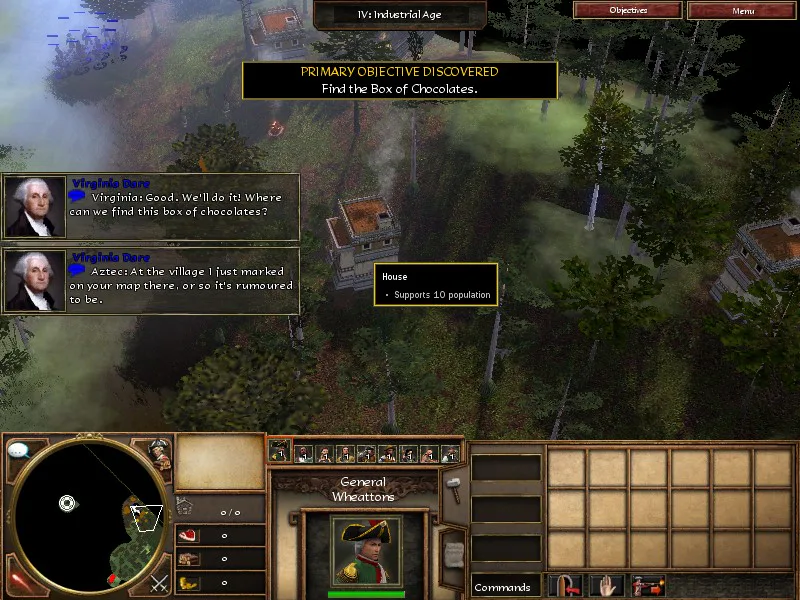This screenshot has height=600, width=800.
Task: Click the crossed swords minimap button
Action: pyautogui.click(x=158, y=583)
